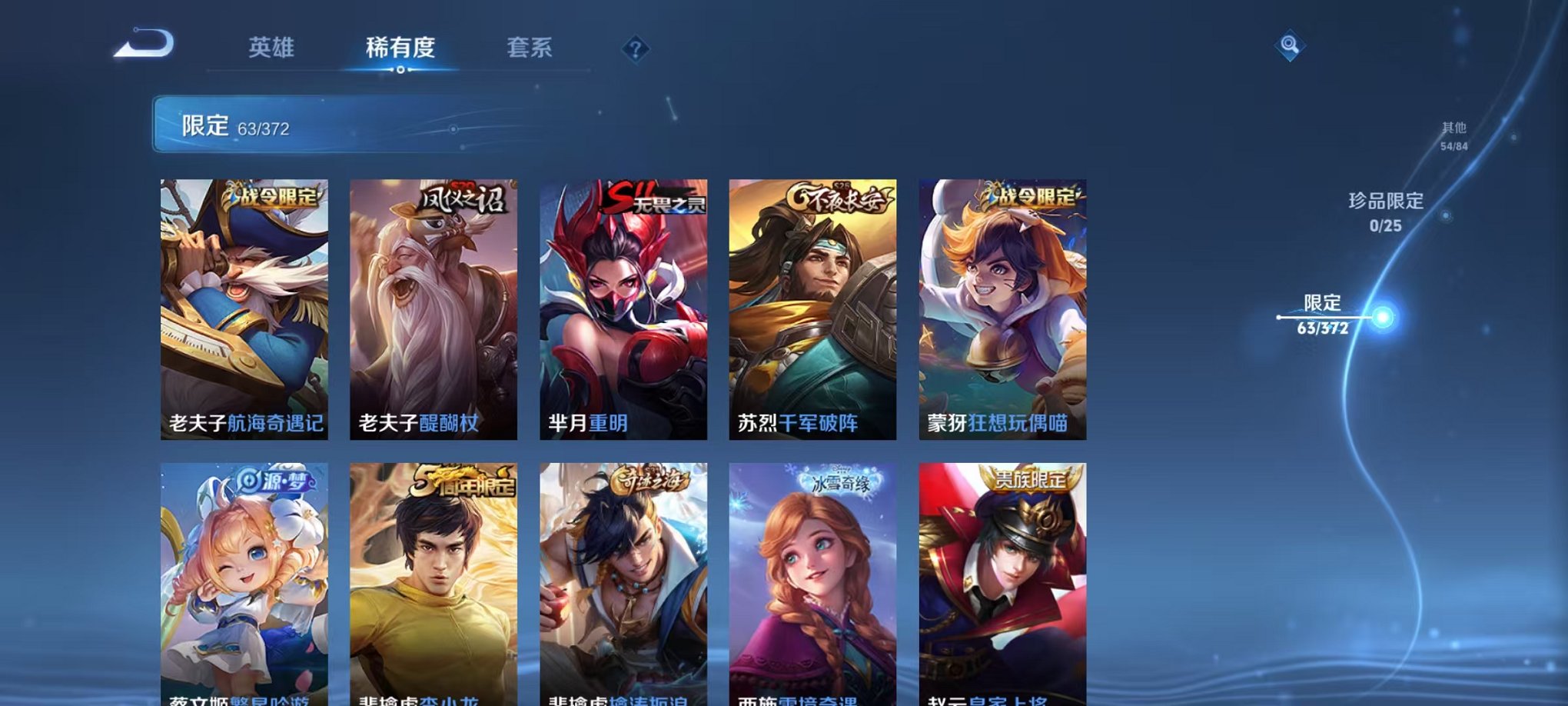Switch to the 套系 tab

point(530,48)
